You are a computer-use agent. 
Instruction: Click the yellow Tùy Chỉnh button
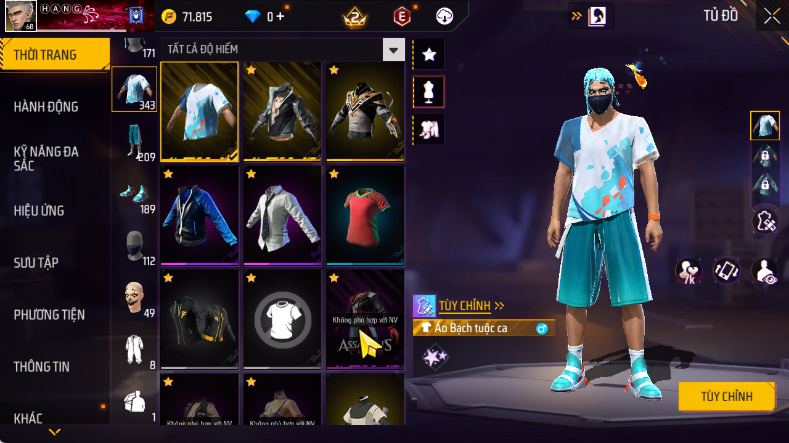click(x=727, y=396)
